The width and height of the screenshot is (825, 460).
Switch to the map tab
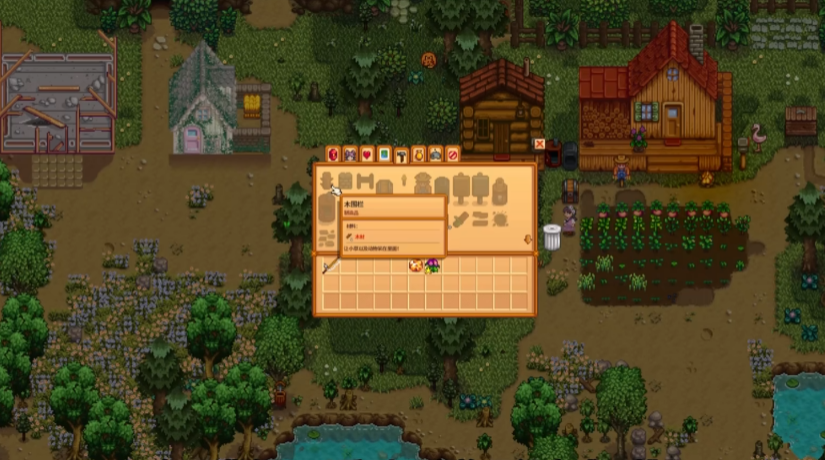click(x=384, y=154)
